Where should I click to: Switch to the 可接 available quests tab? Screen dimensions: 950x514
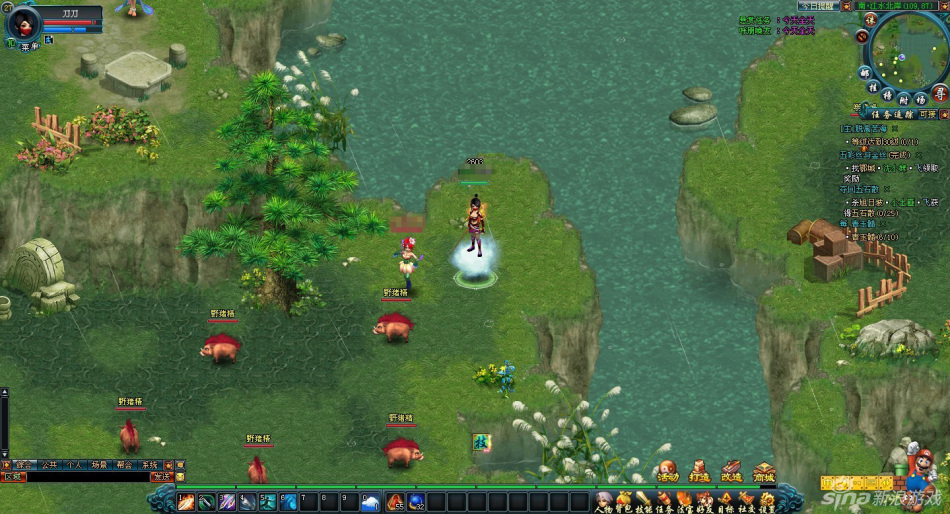(929, 114)
